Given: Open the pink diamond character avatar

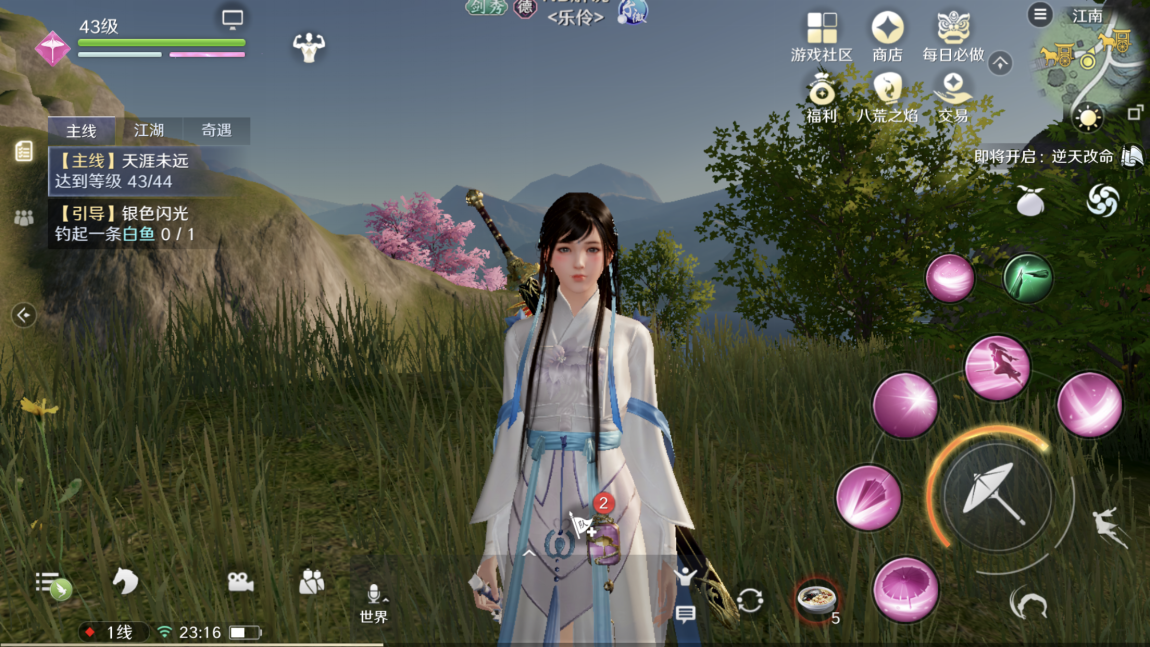Looking at the screenshot, I should pos(52,47).
